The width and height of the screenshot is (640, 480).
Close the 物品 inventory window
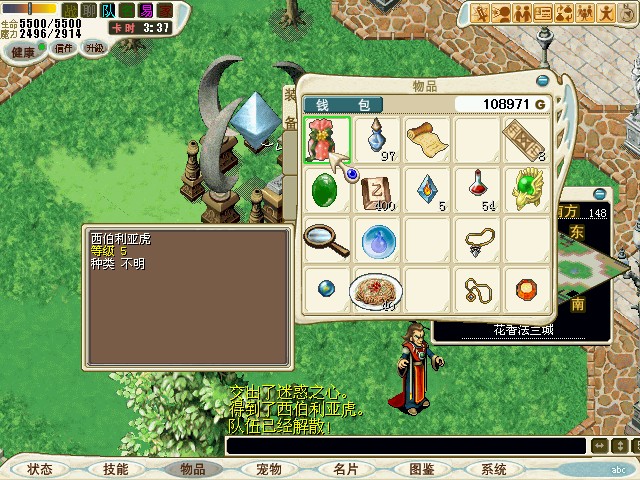[x=543, y=81]
